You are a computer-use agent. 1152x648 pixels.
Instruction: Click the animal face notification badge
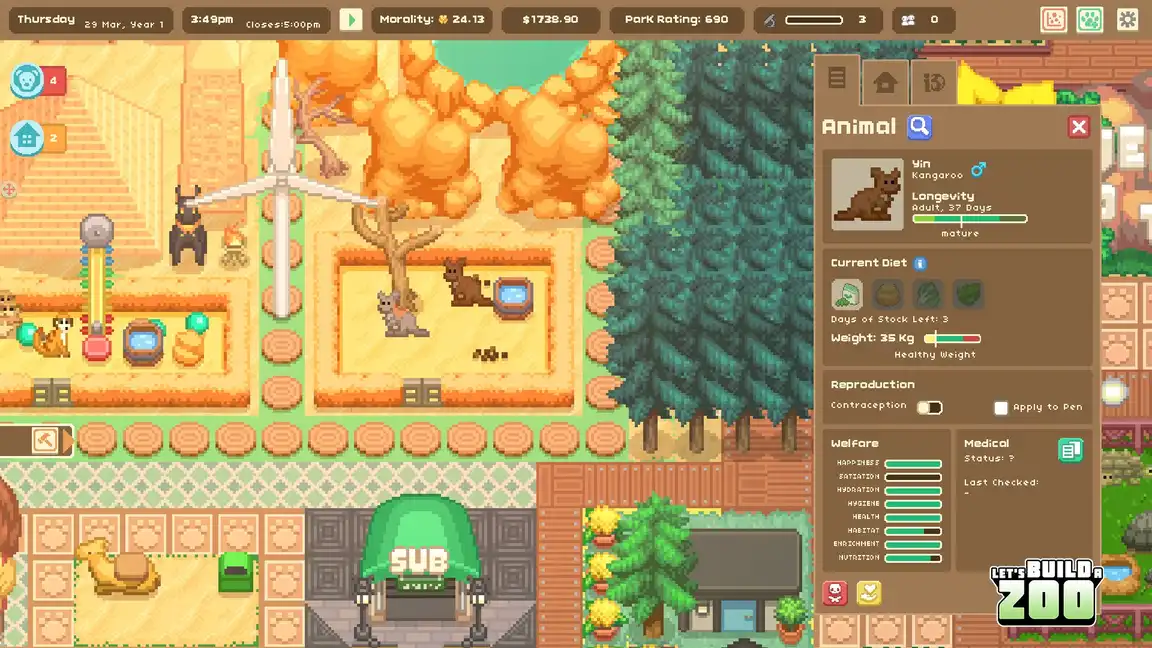point(27,81)
